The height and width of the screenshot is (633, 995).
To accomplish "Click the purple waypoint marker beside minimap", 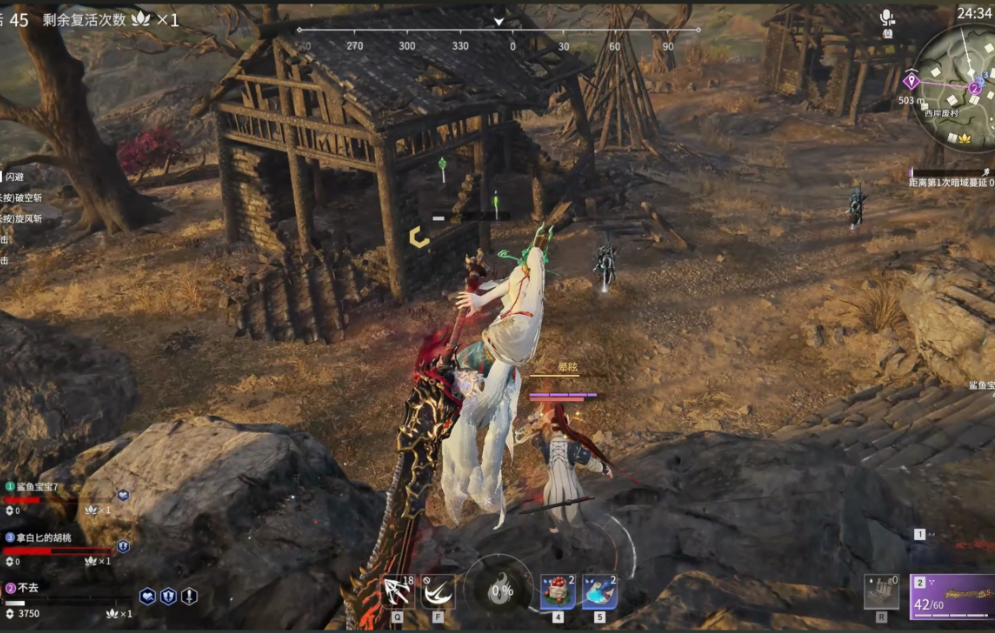I will pos(911,81).
